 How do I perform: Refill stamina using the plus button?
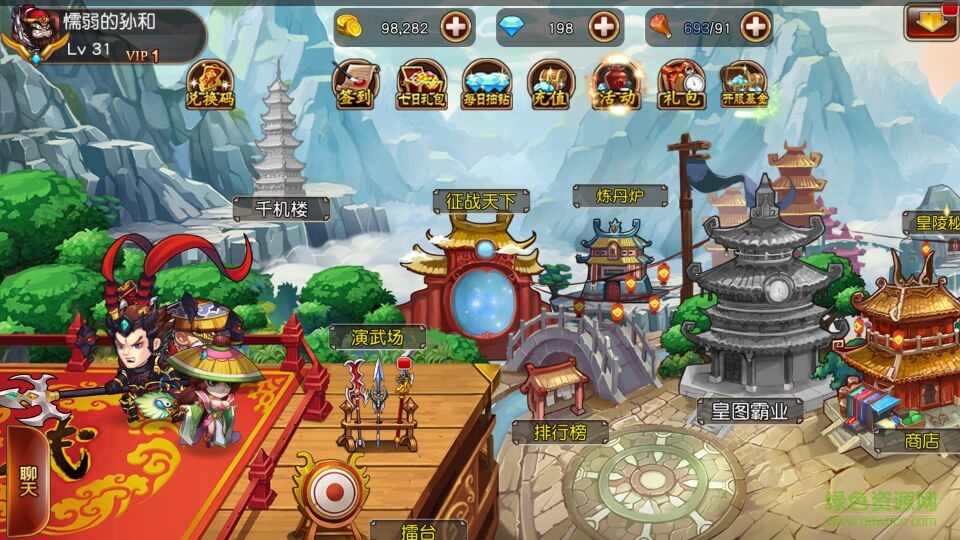tap(756, 27)
